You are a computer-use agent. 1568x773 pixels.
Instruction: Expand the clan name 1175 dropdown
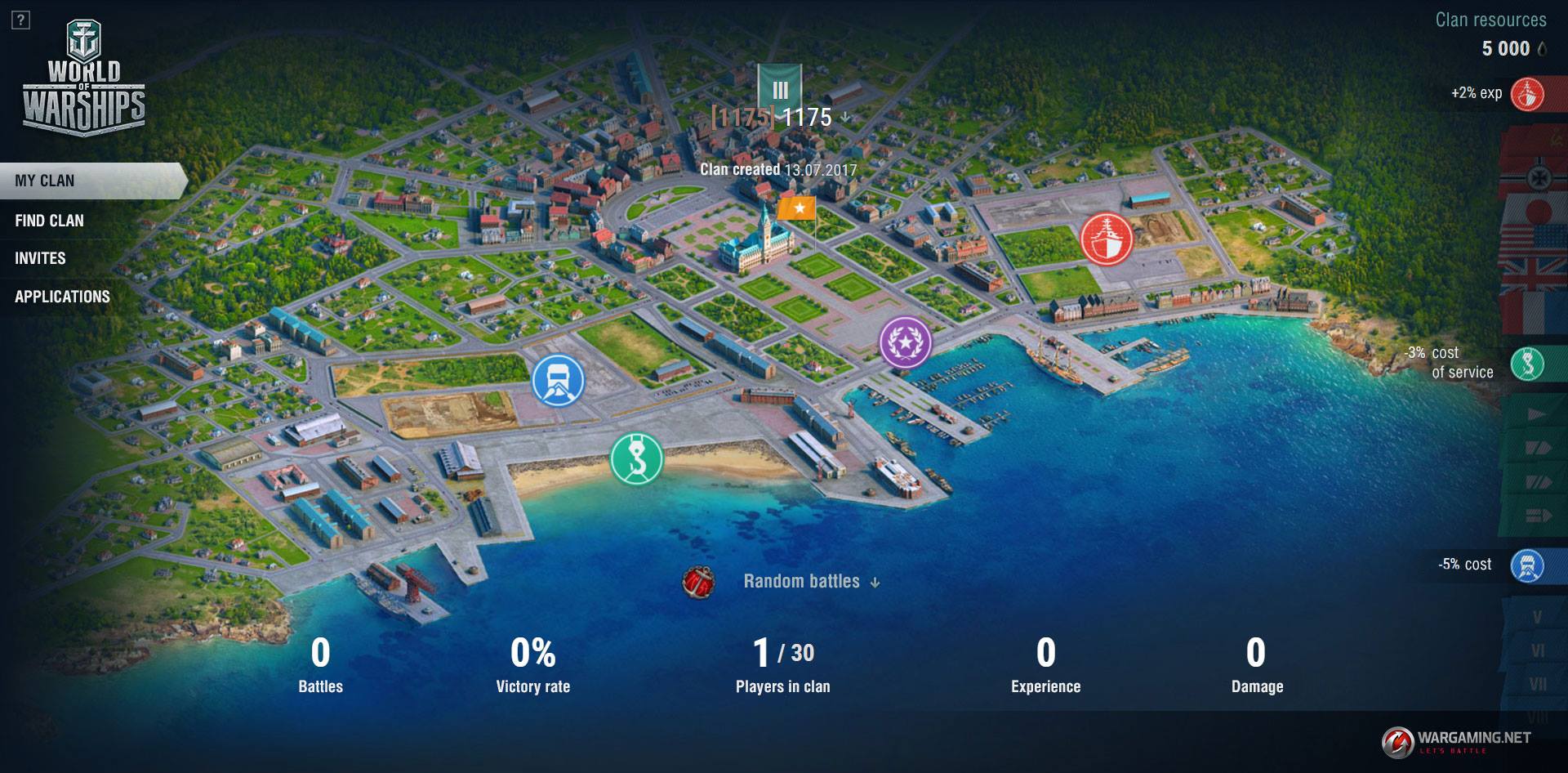point(845,118)
